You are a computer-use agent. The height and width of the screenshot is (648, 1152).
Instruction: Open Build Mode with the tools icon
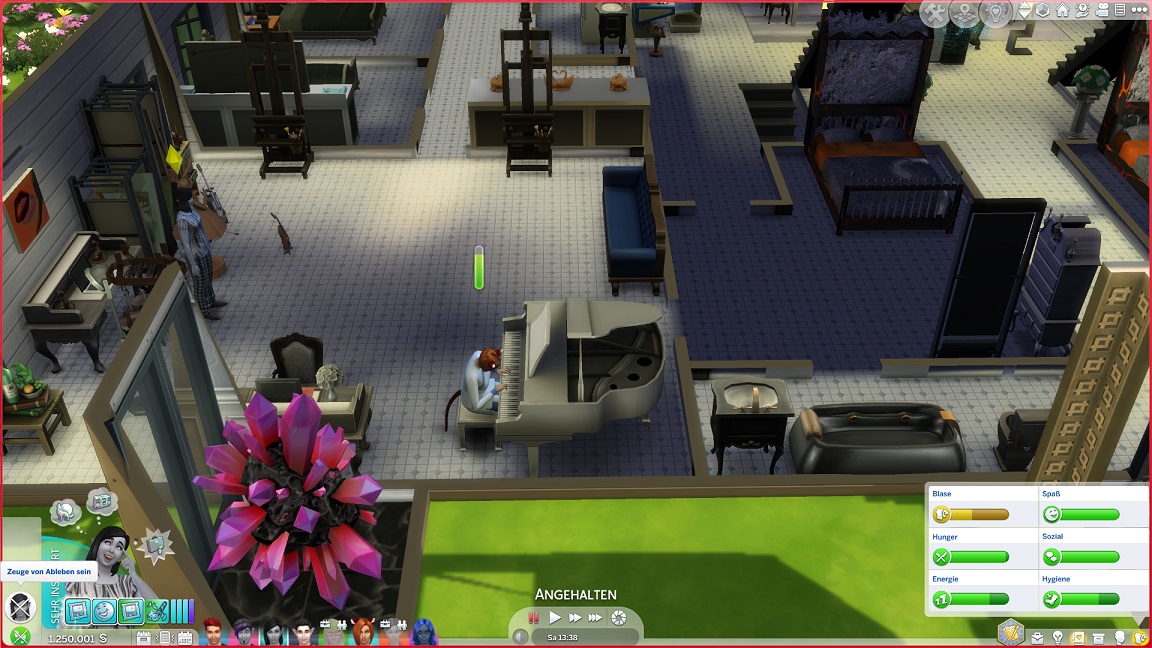[935, 13]
